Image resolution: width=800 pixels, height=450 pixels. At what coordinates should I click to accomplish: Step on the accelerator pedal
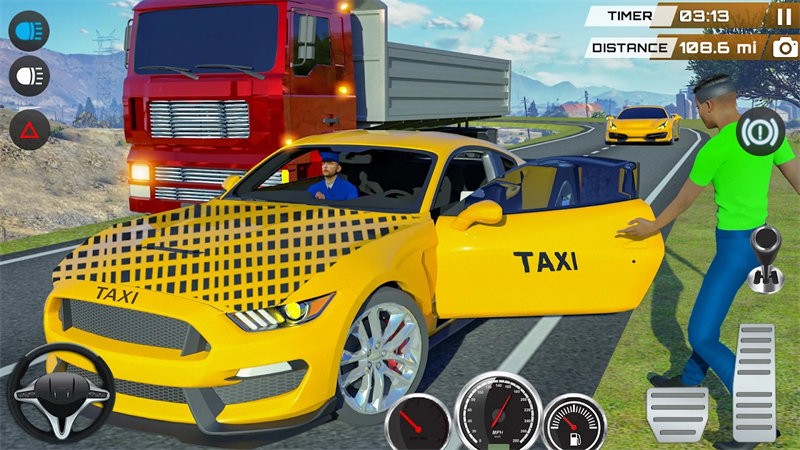click(x=753, y=382)
